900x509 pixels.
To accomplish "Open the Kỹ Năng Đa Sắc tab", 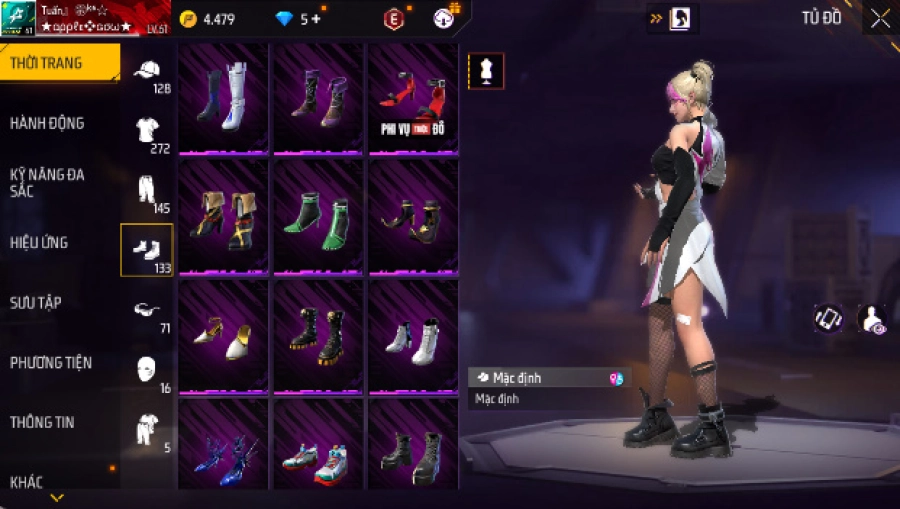I will pos(48,182).
